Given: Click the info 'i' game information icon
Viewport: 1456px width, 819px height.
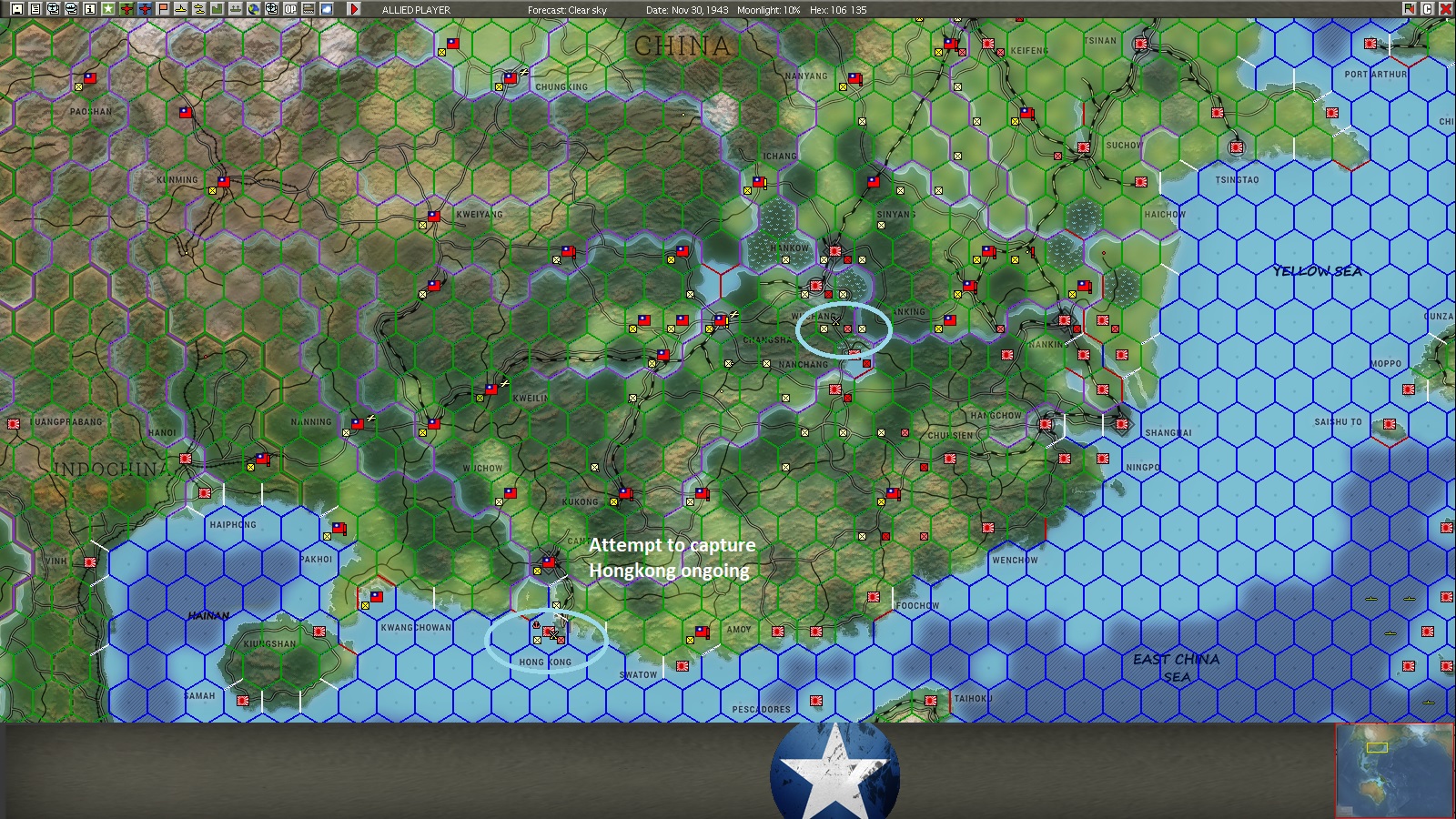Looking at the screenshot, I should point(87,9).
